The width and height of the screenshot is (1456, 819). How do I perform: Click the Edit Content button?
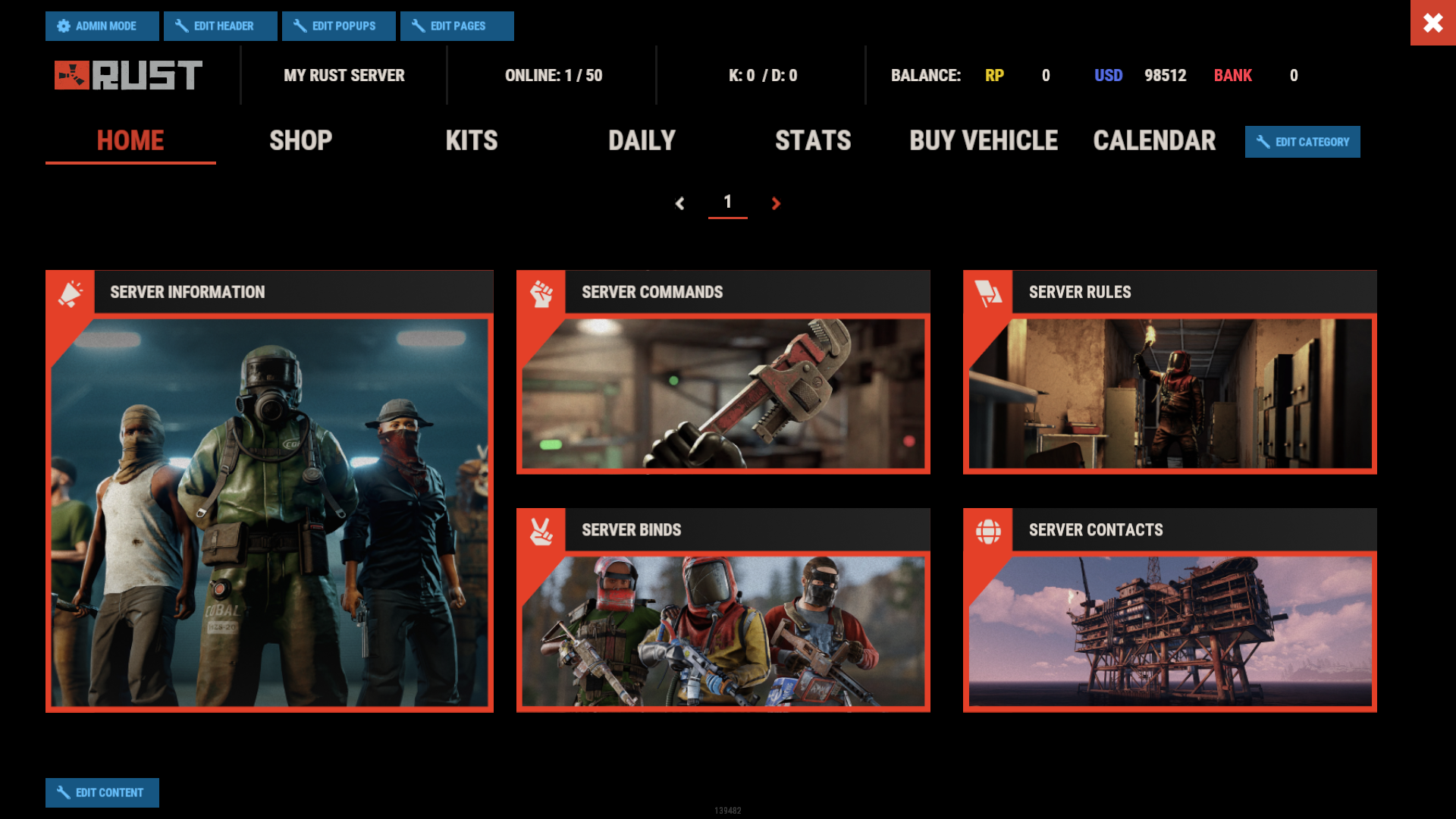click(x=102, y=792)
